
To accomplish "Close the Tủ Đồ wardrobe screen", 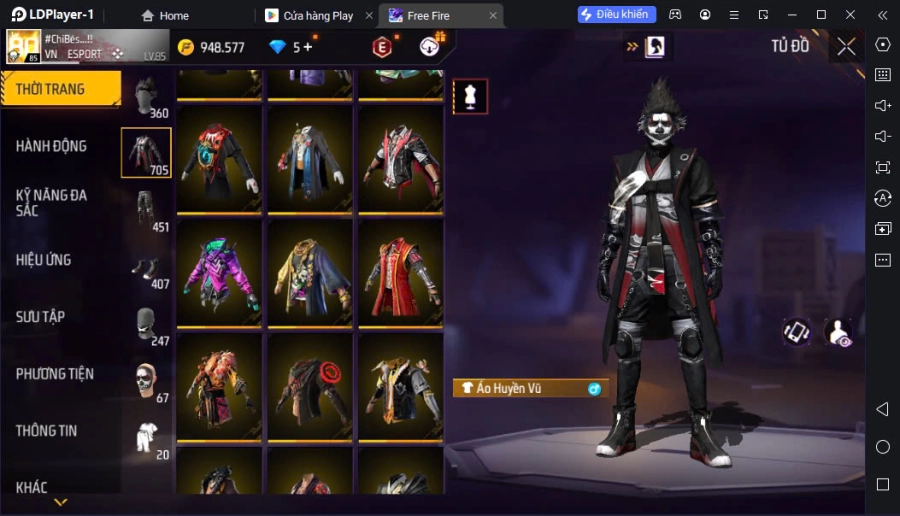I will coord(846,46).
